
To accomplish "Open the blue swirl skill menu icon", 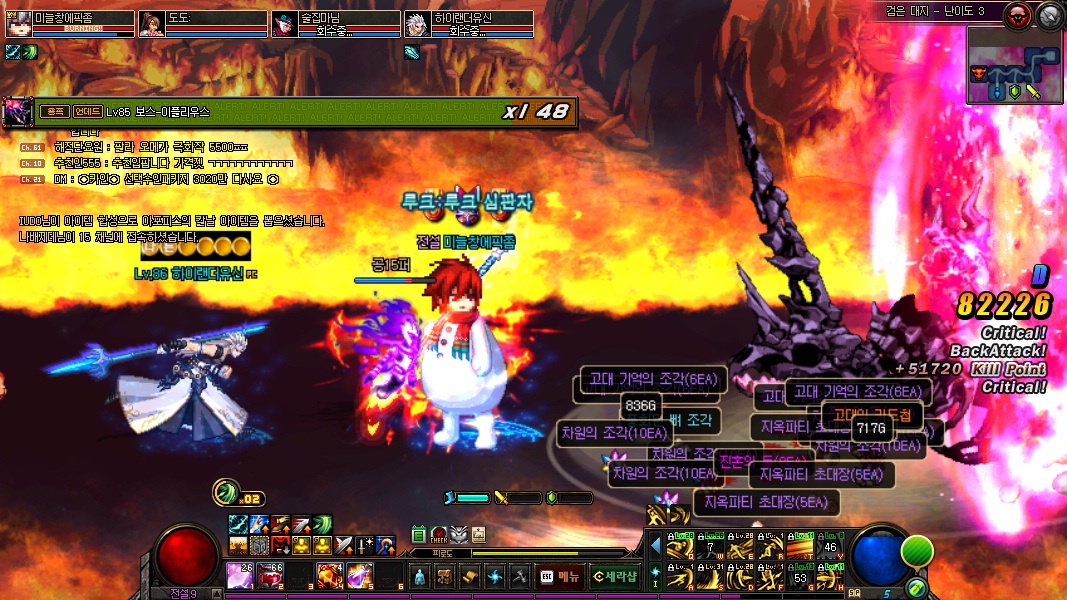I will 494,576.
